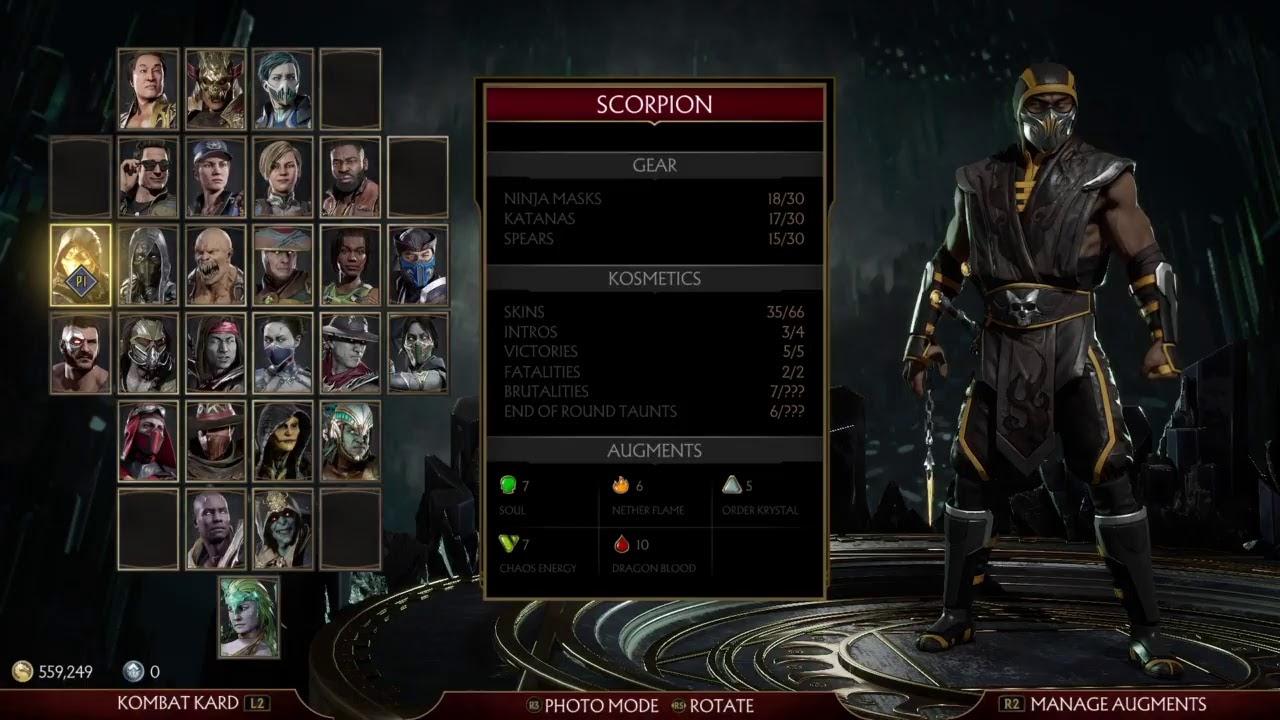
Task: Pick Geras, the bald fighter
Action: (215, 529)
